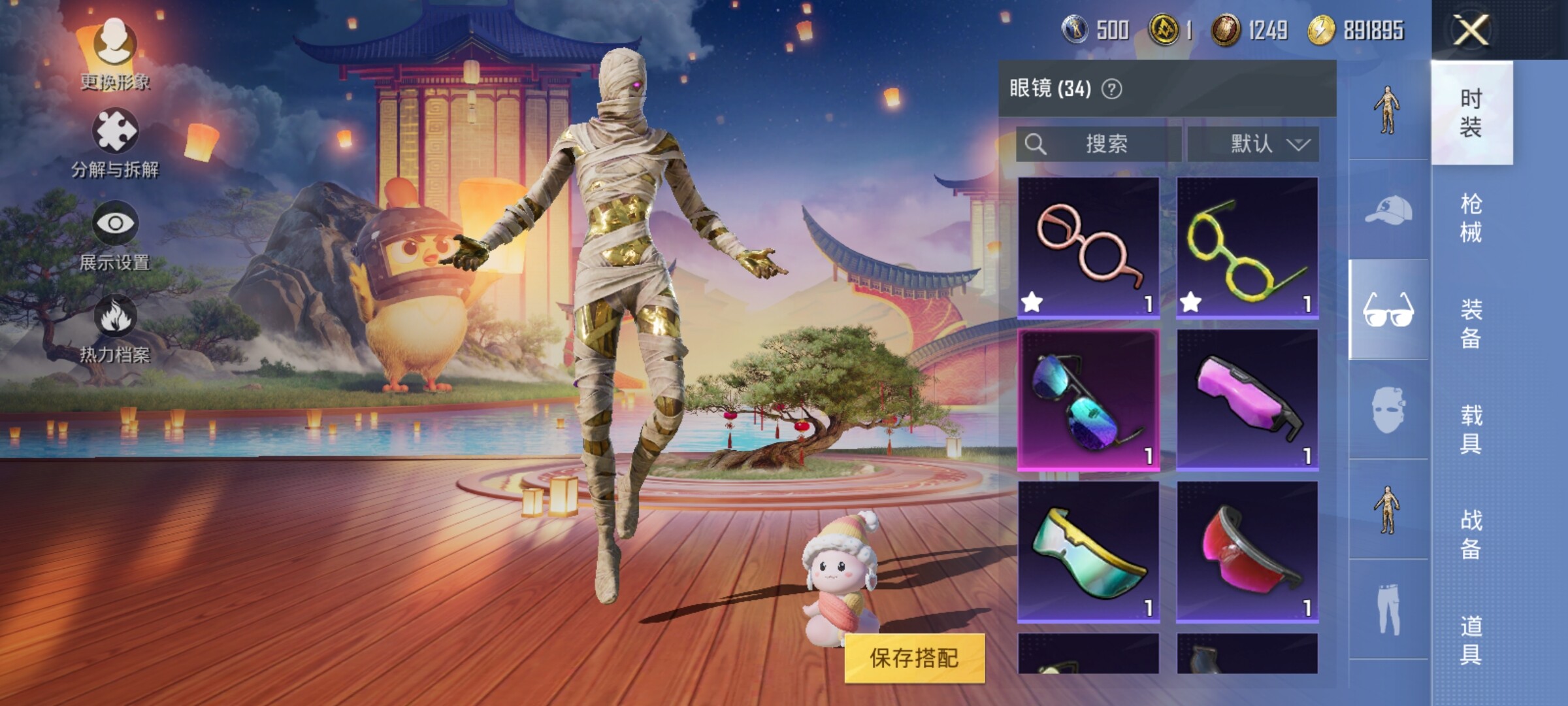Image resolution: width=1568 pixels, height=706 pixels.
Task: Select the pink round glasses
Action: [x=1088, y=247]
